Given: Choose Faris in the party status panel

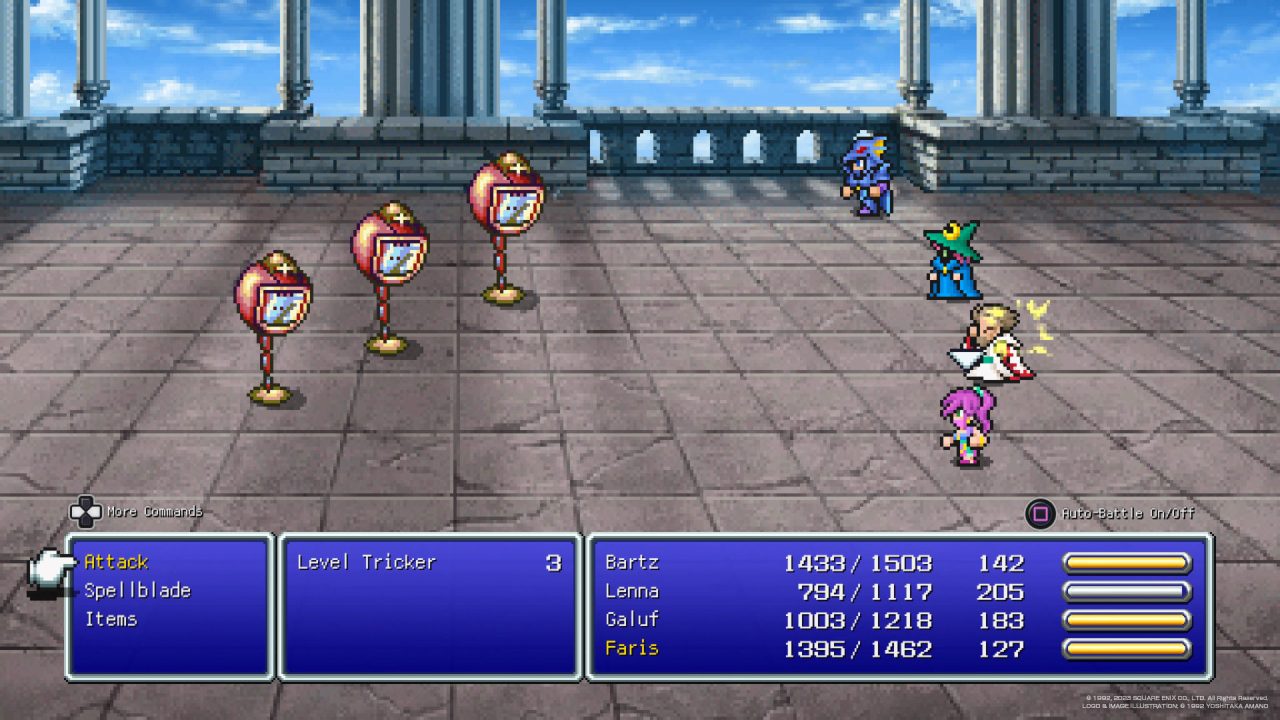Looking at the screenshot, I should pyautogui.click(x=632, y=648).
